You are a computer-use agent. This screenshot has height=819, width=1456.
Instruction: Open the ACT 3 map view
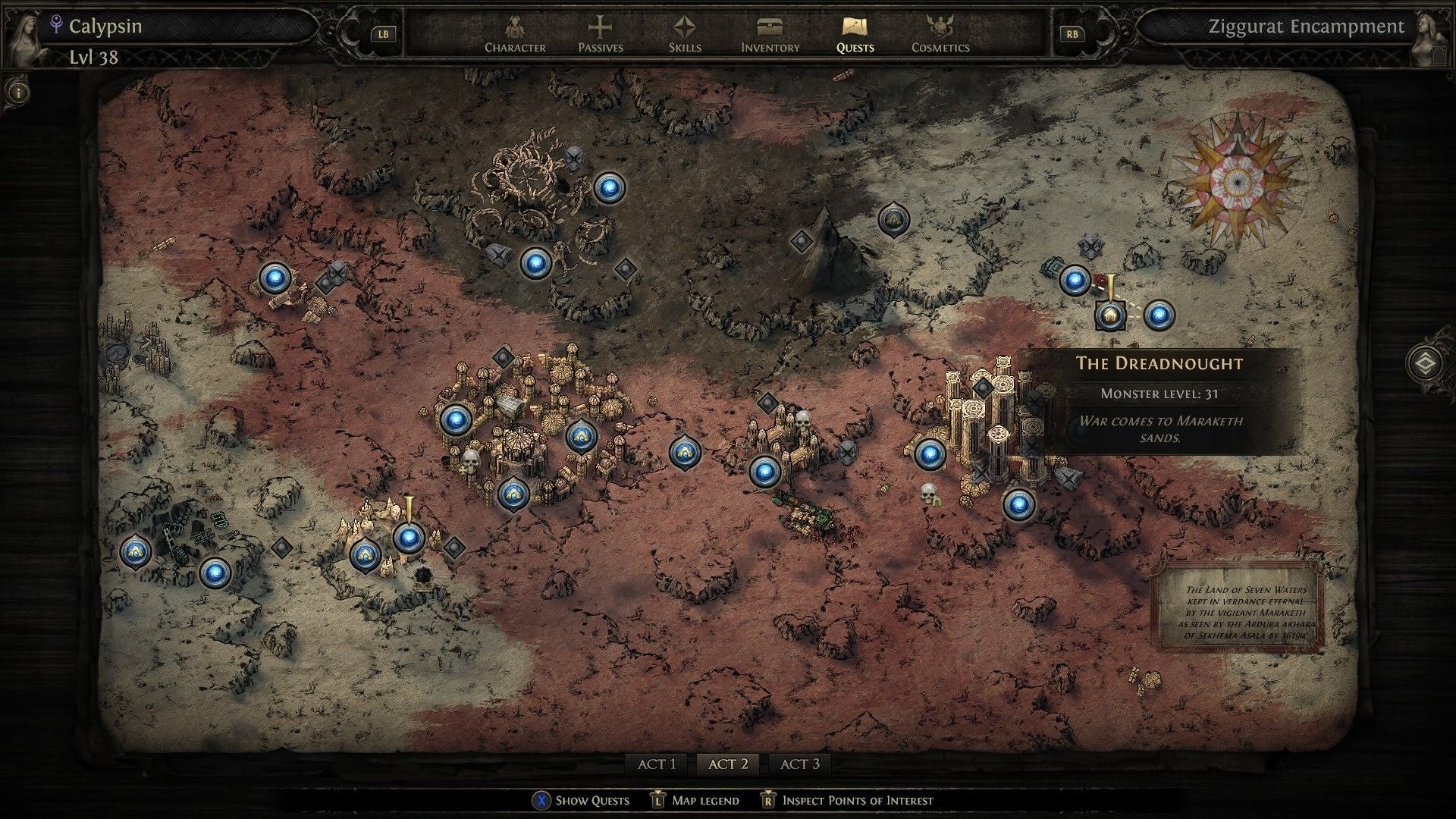pos(800,764)
